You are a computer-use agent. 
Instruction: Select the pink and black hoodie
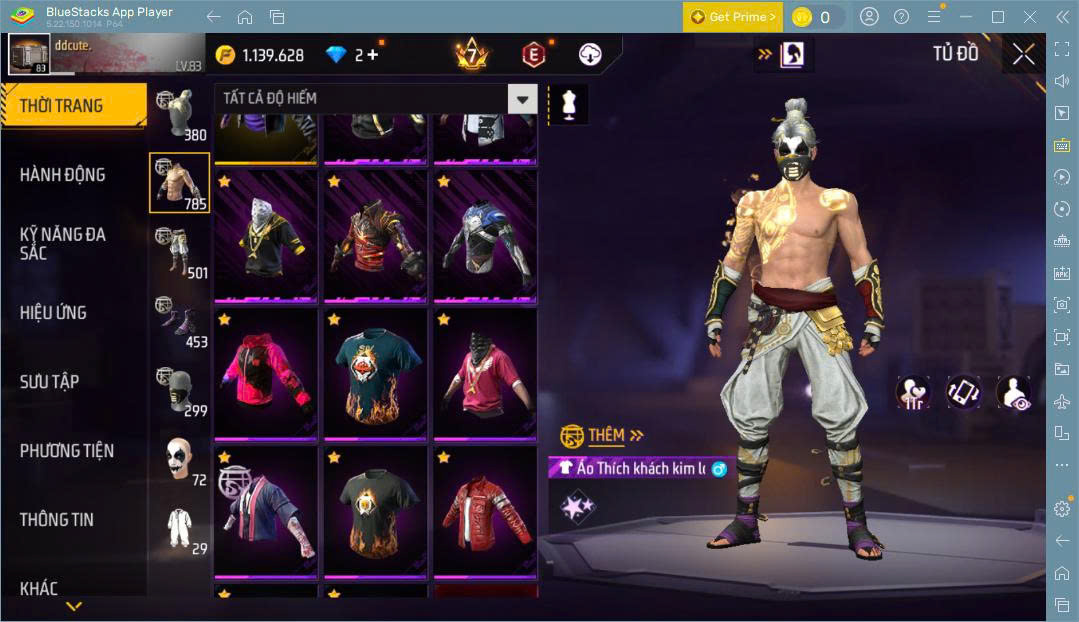coord(266,374)
